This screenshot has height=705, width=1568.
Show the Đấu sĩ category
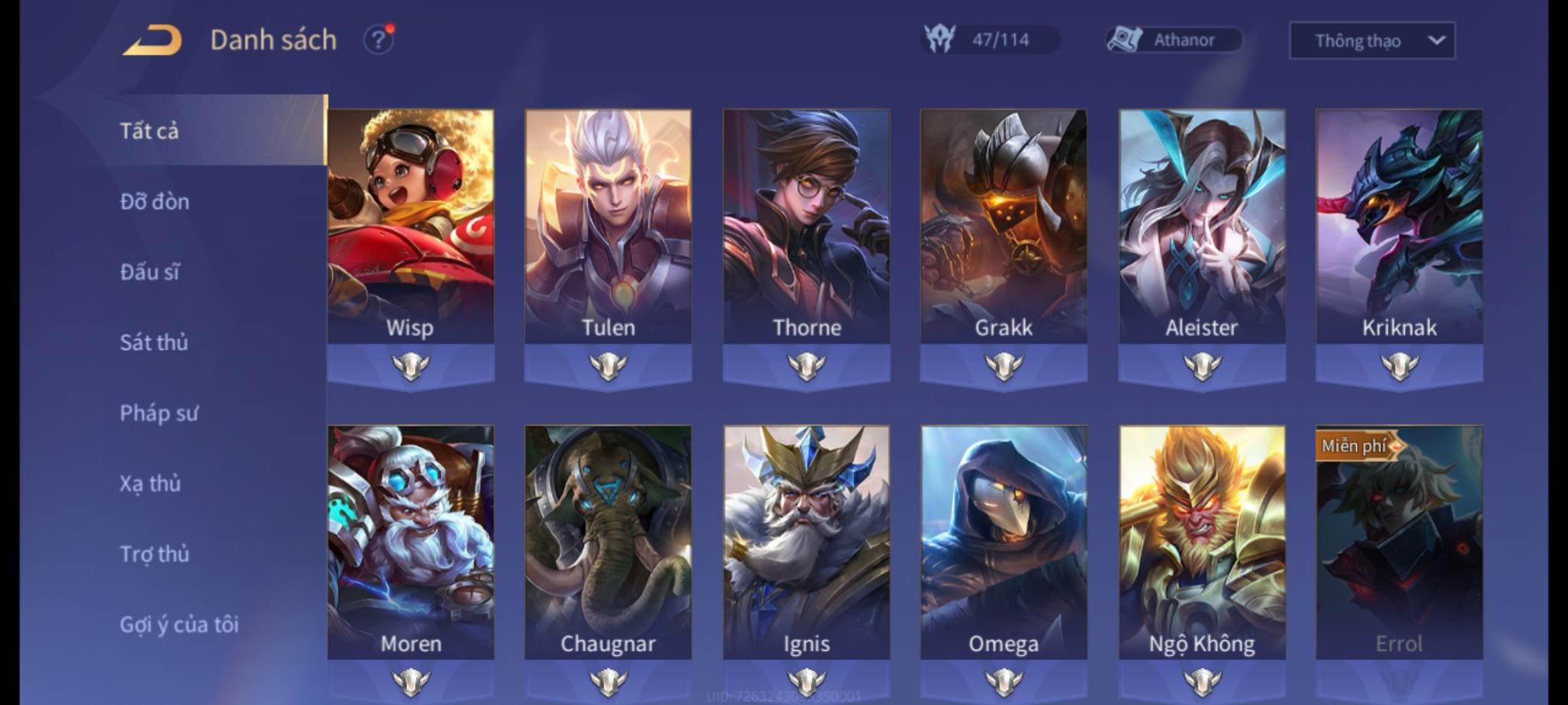coord(150,272)
